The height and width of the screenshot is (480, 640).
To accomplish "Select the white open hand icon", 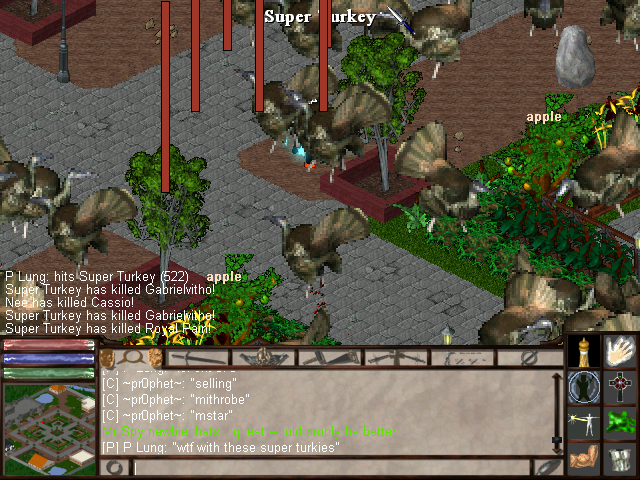I will point(621,352).
